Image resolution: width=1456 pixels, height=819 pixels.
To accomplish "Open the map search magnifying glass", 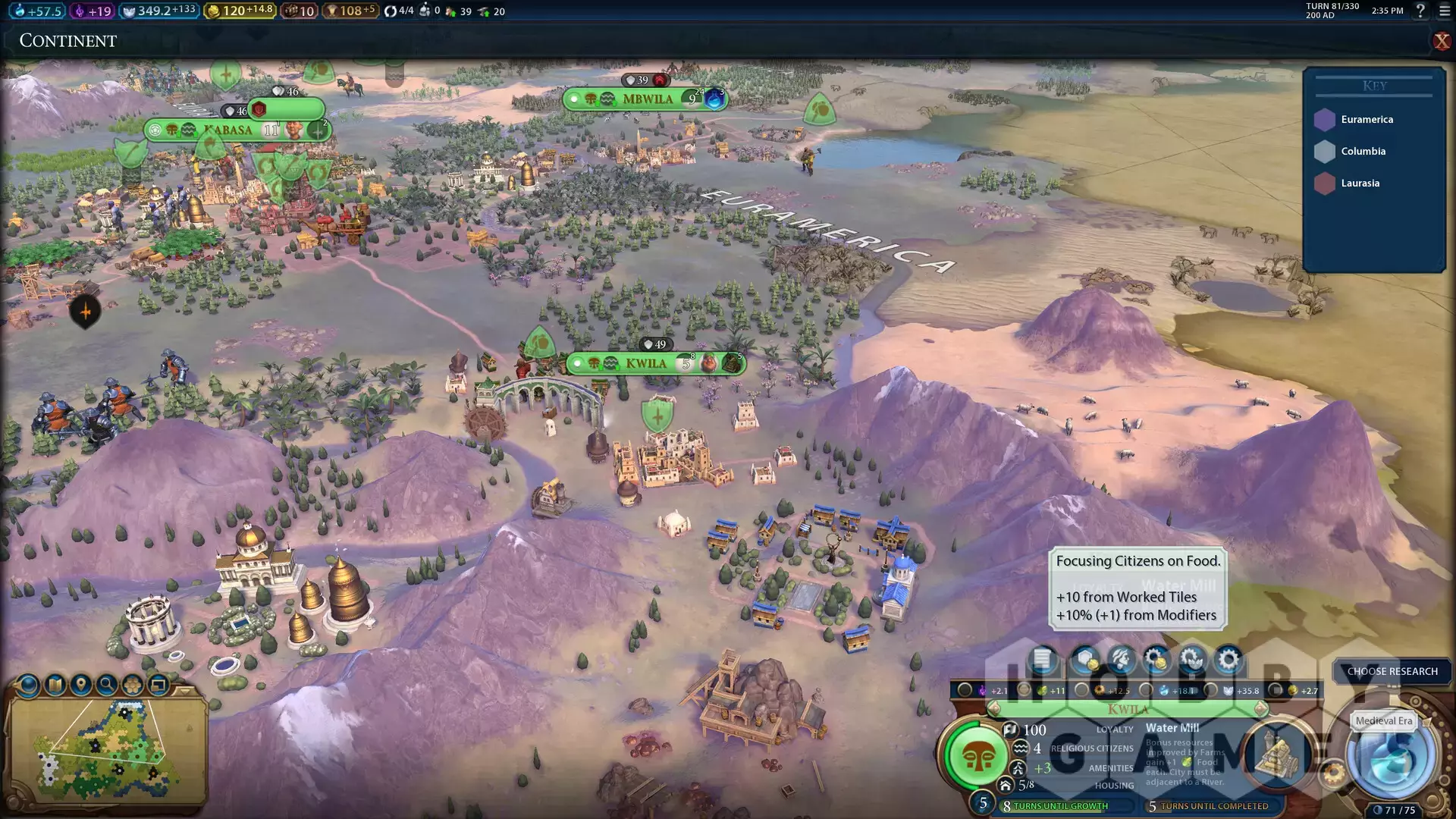I will click(x=107, y=686).
